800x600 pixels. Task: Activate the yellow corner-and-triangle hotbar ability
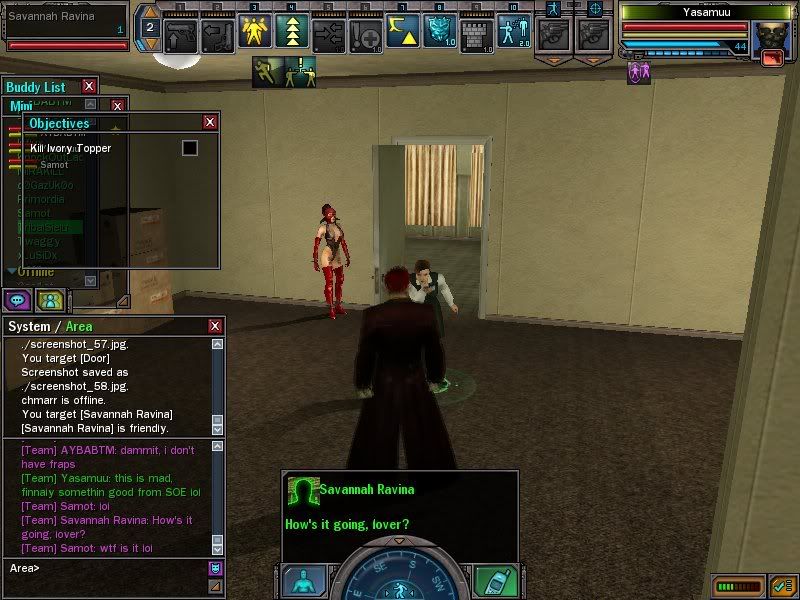coord(402,32)
